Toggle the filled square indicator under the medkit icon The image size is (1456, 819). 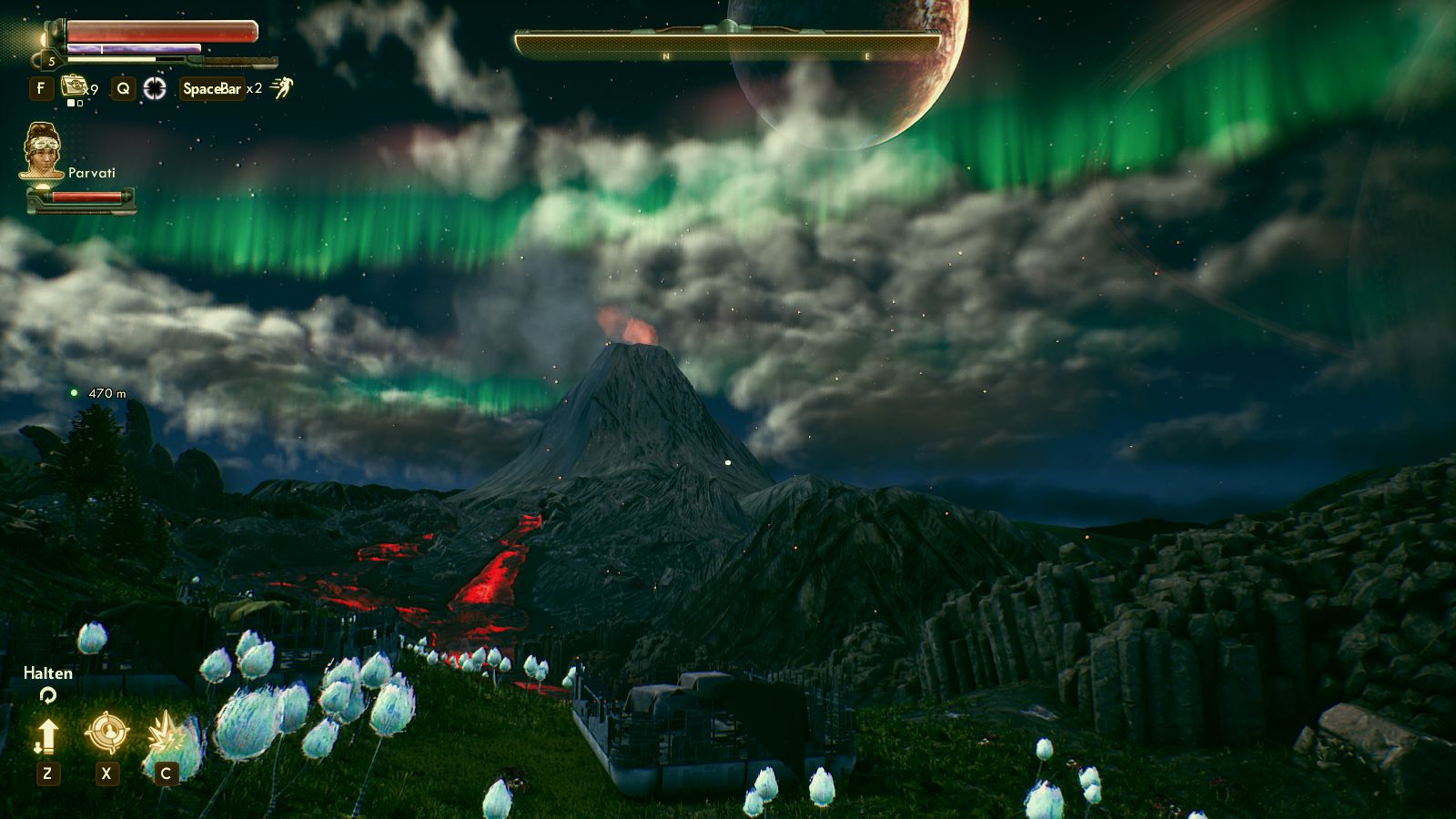tap(72, 103)
